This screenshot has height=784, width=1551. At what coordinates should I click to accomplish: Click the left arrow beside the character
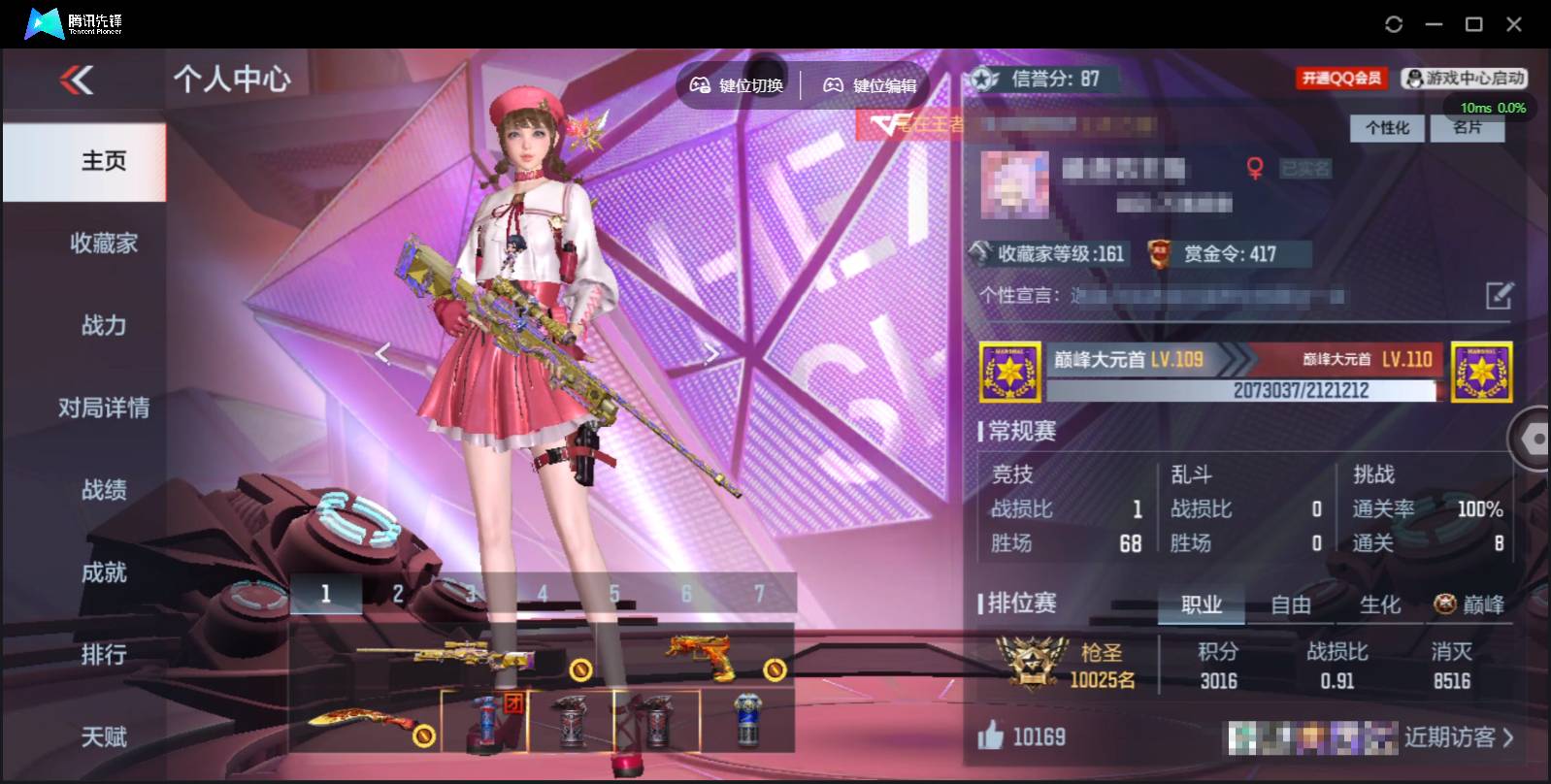pyautogui.click(x=381, y=353)
